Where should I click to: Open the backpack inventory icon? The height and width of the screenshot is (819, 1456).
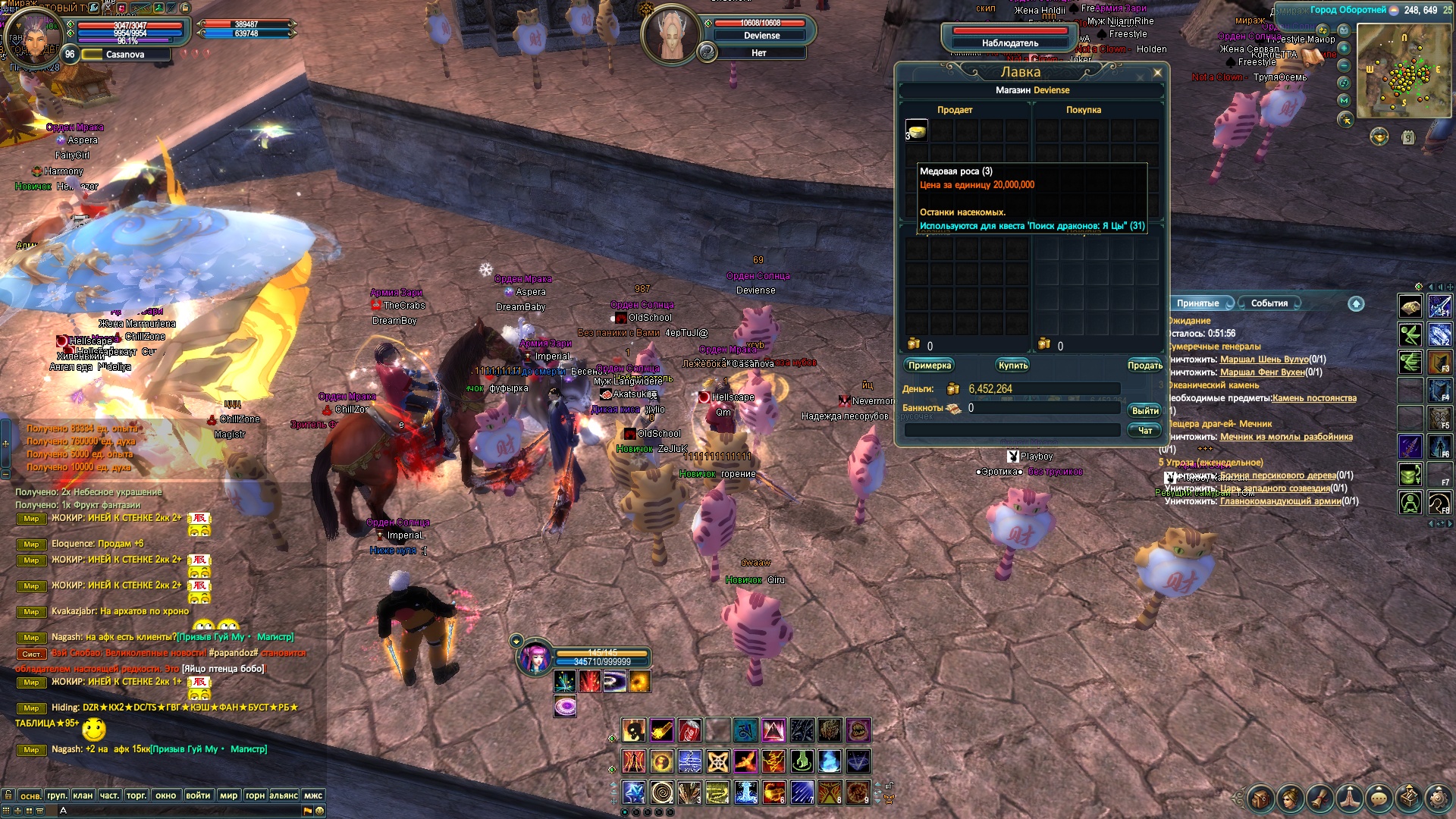click(1260, 799)
